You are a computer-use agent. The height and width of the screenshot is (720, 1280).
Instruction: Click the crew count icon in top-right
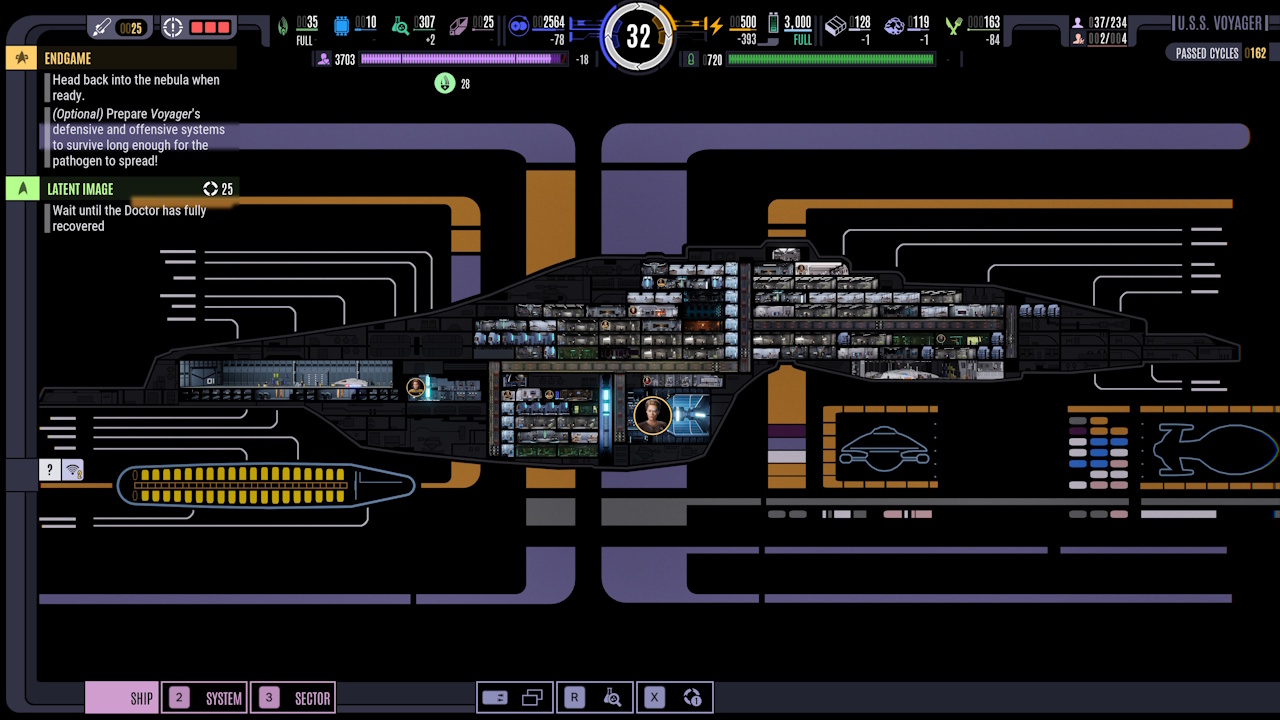pos(1077,20)
